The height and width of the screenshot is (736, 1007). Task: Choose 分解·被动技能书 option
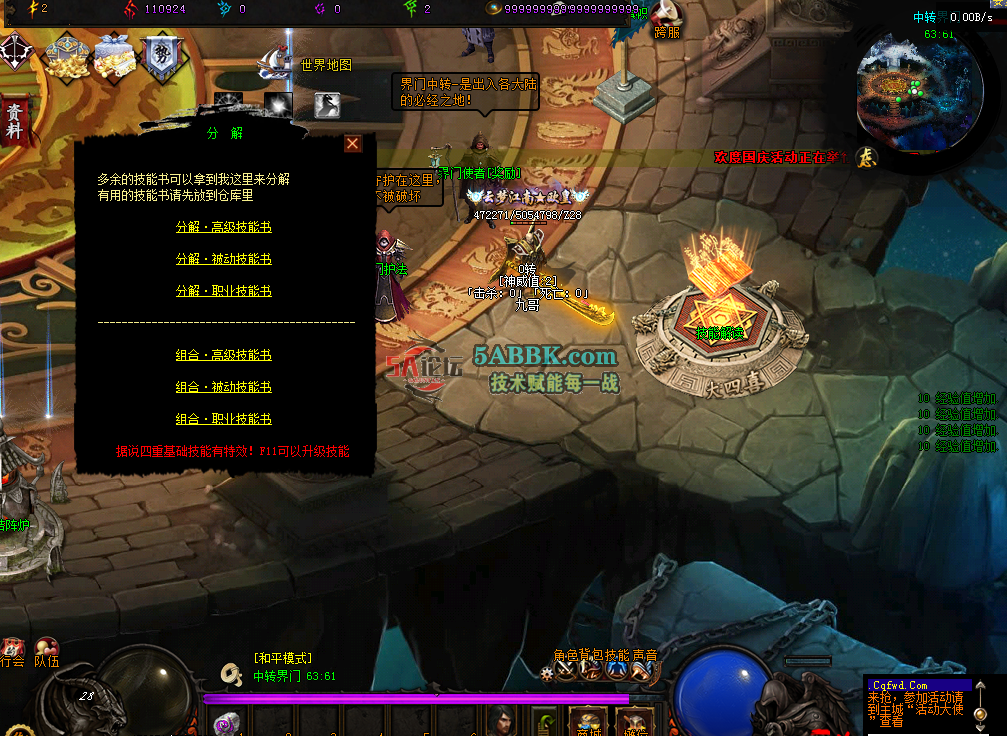coord(223,259)
